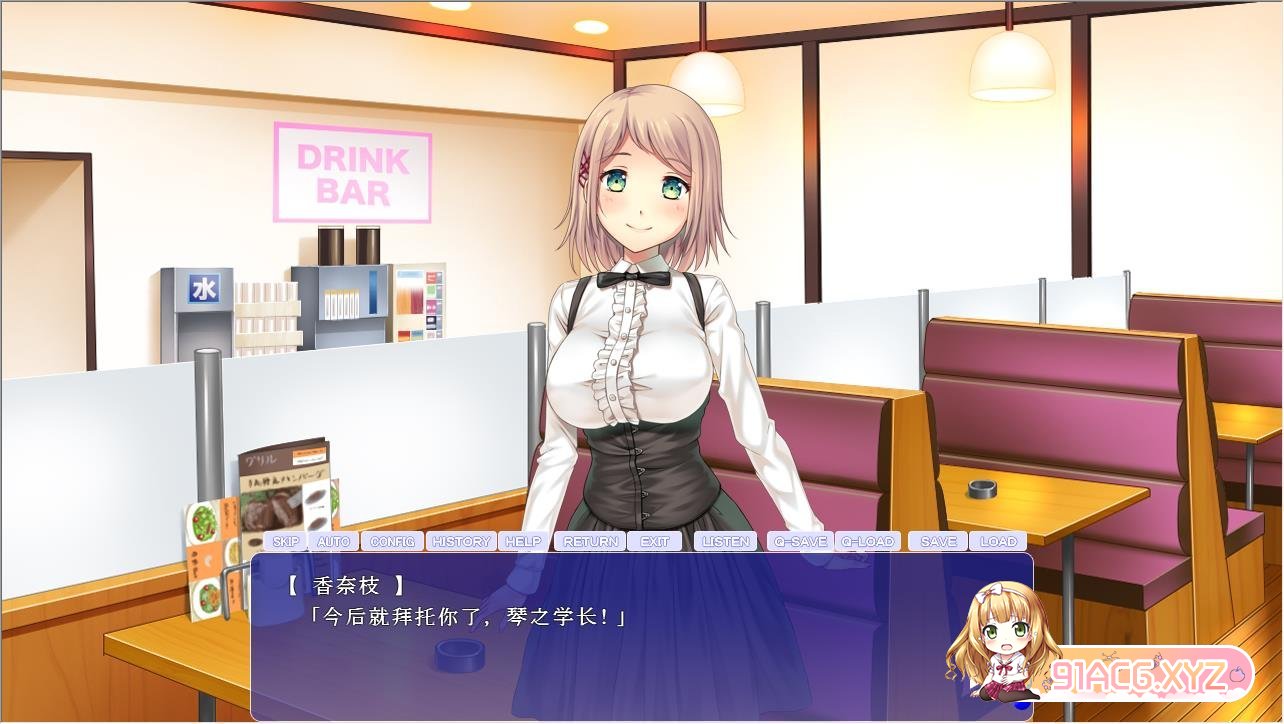
Task: Enable AUTO text advance
Action: click(333, 541)
